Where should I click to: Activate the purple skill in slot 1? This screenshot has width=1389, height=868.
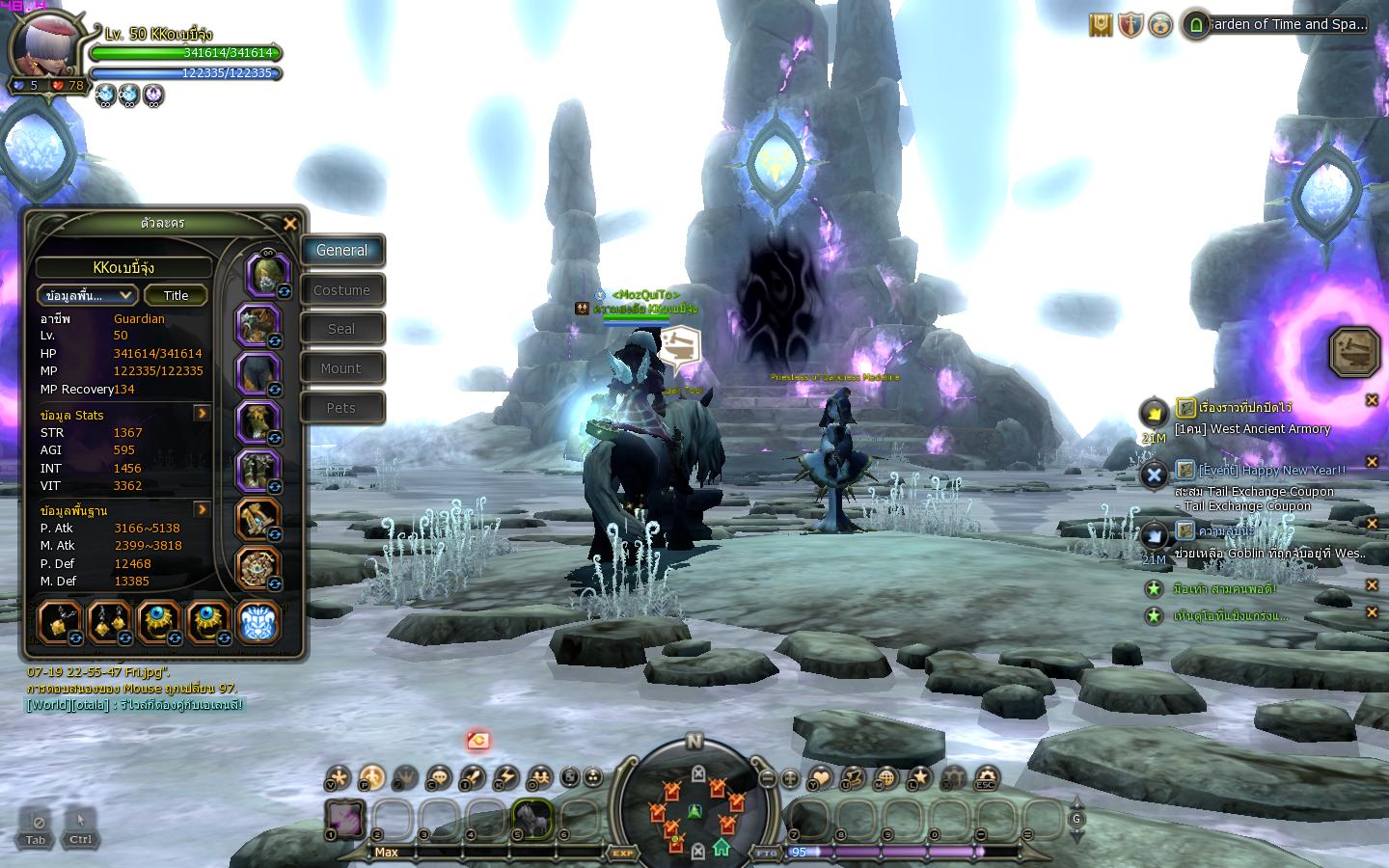tap(343, 819)
